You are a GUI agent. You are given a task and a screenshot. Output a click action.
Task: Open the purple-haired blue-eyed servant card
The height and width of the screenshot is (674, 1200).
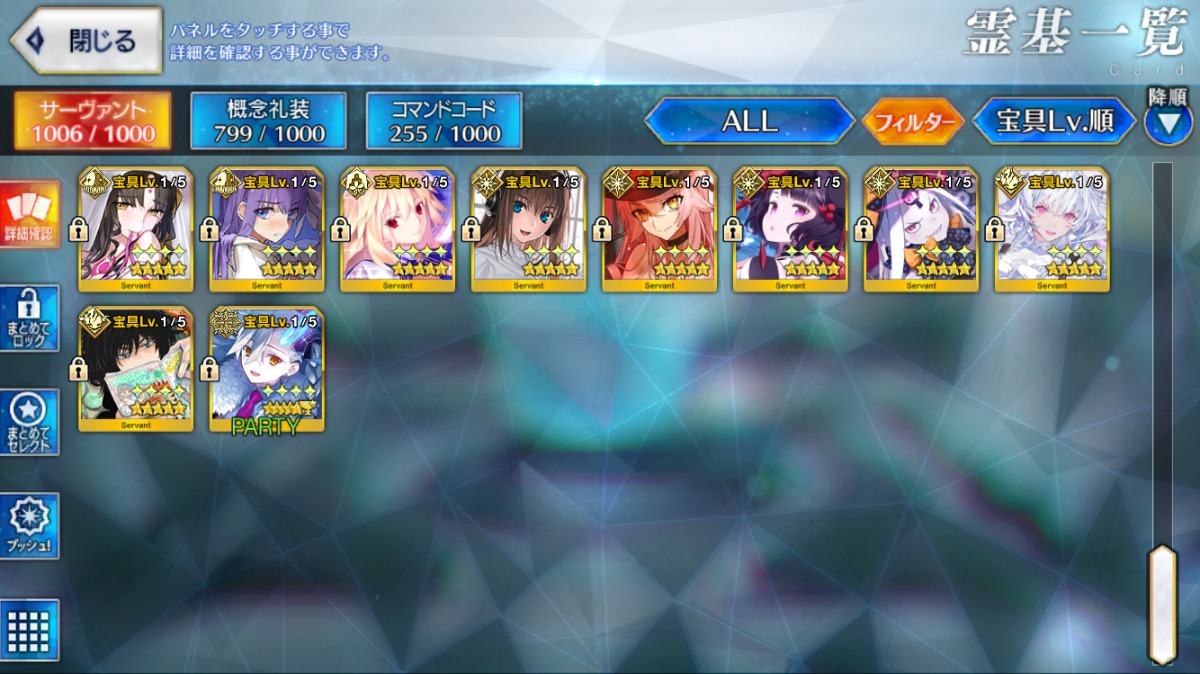pos(267,229)
